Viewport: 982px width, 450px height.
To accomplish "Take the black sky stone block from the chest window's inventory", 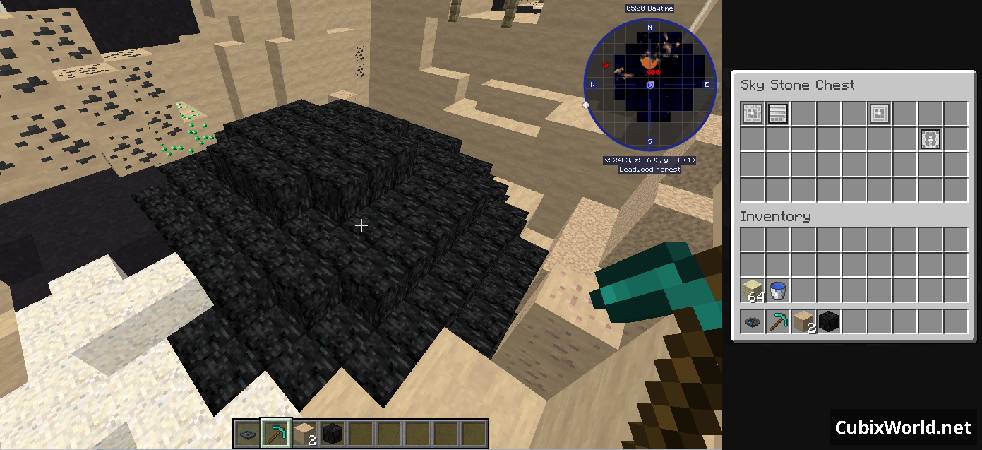I will [x=829, y=321].
